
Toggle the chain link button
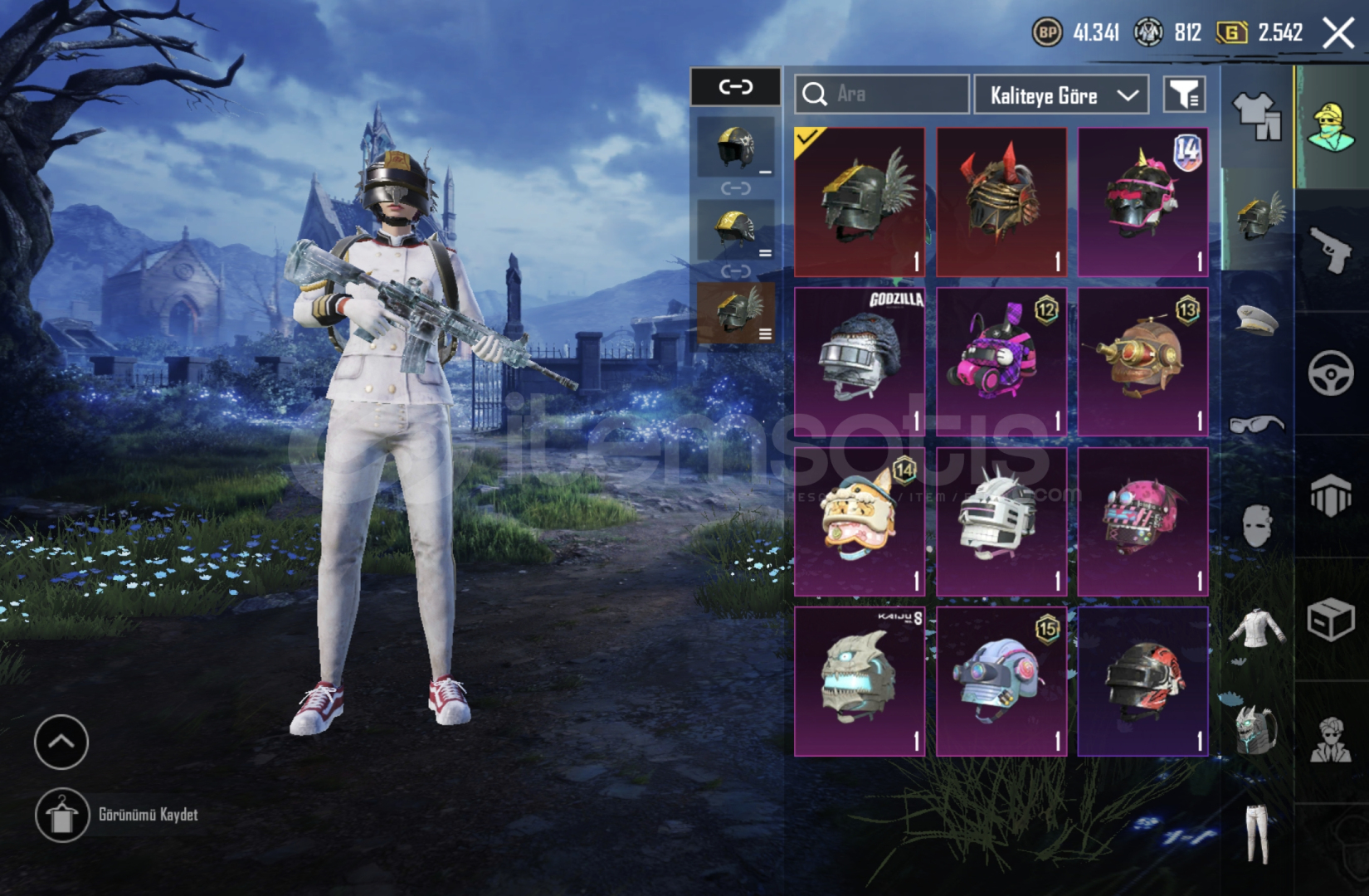[735, 87]
